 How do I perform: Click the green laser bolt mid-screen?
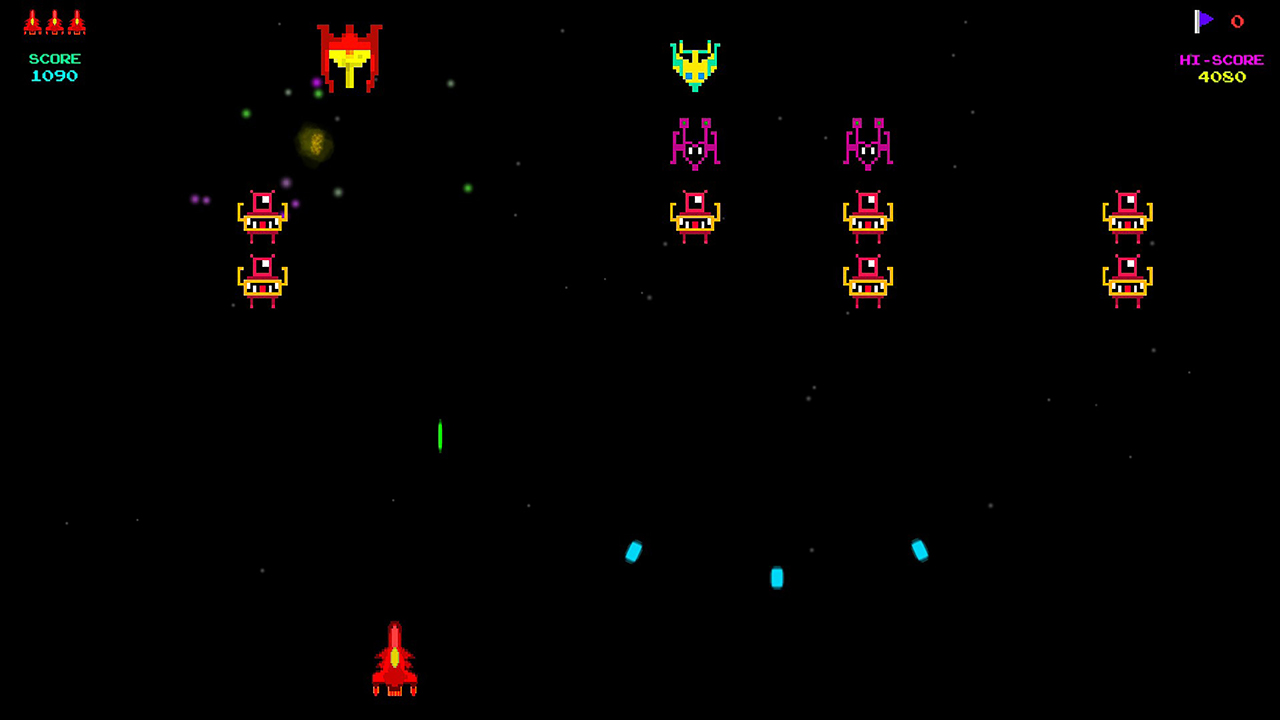[x=440, y=435]
